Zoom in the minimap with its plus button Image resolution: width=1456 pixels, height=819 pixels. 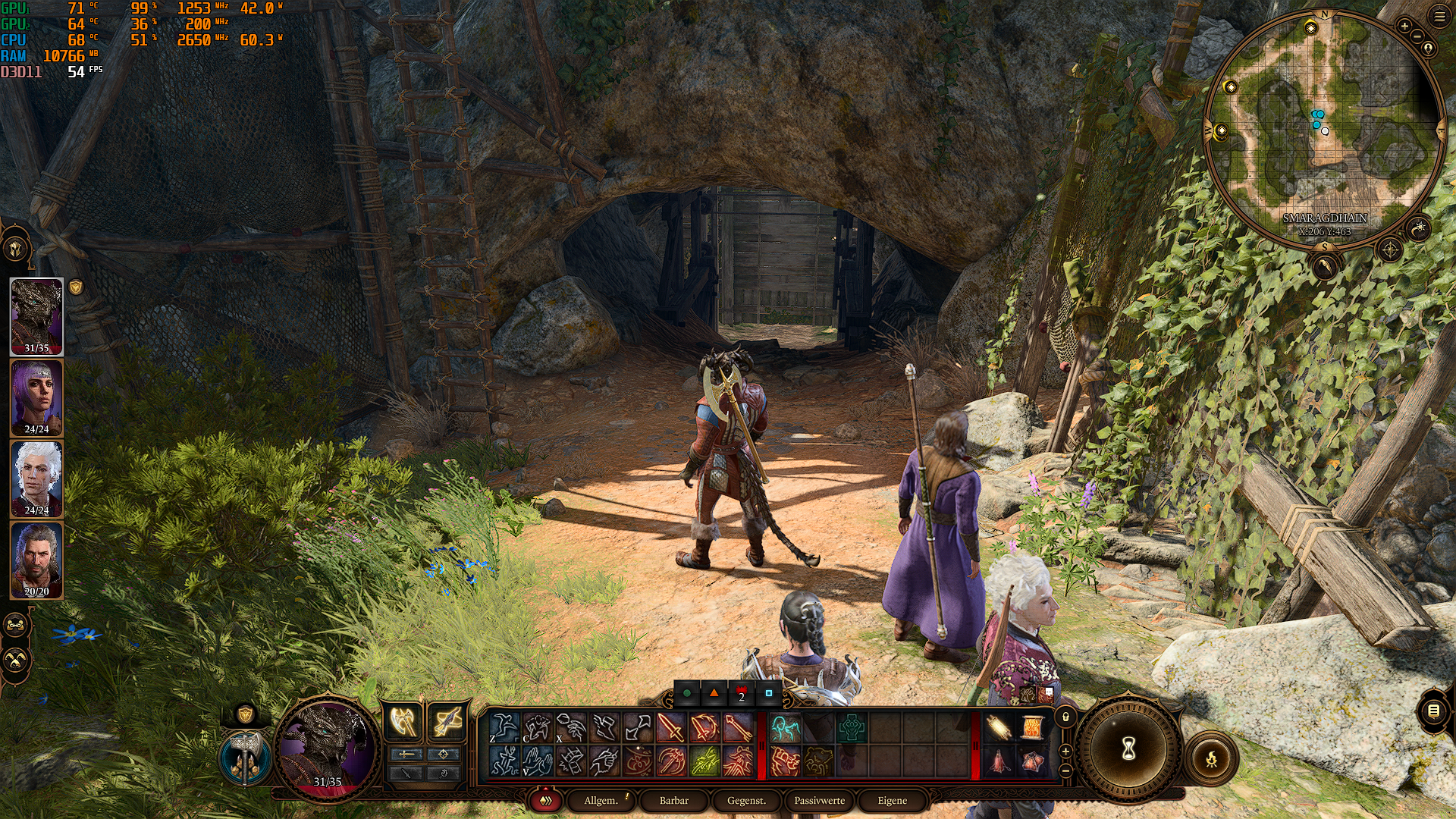point(1404,26)
